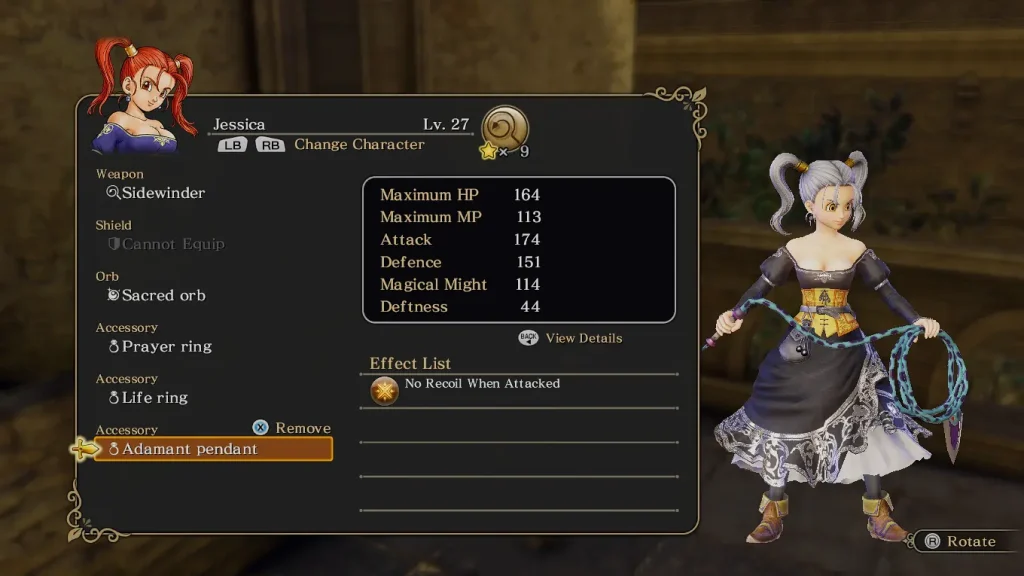Viewport: 1024px width, 576px height.
Task: Select the highlighted Adamant pendant slot
Action: click(214, 450)
